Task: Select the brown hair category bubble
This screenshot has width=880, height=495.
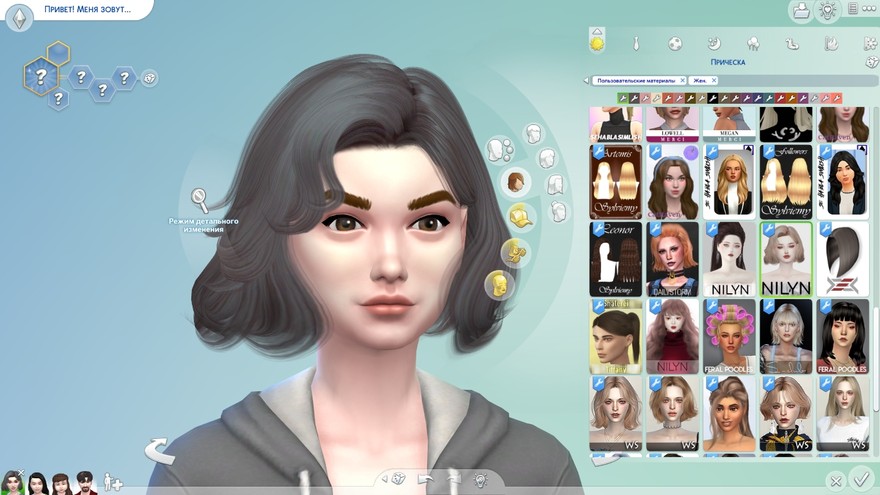Action: (x=516, y=182)
